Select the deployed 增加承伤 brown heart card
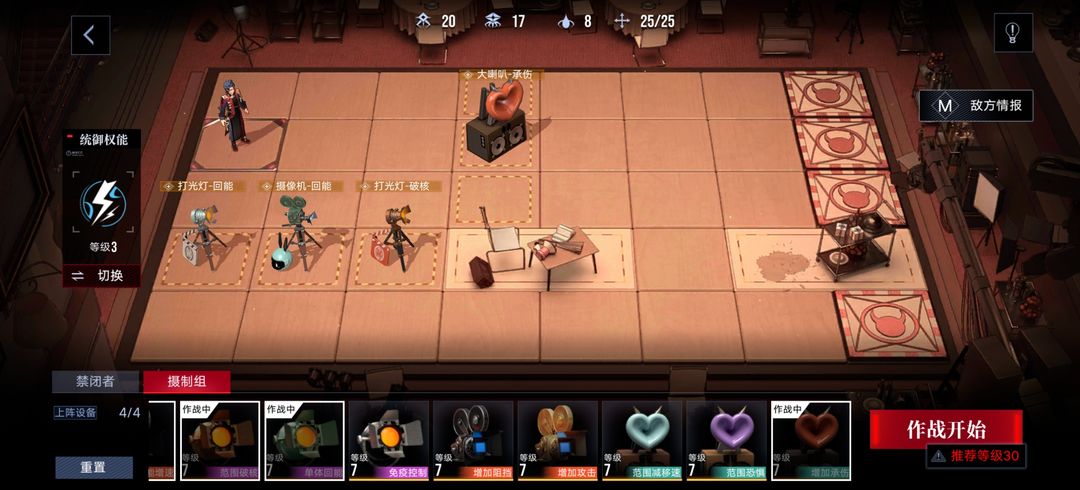1080x490 pixels. click(x=810, y=441)
